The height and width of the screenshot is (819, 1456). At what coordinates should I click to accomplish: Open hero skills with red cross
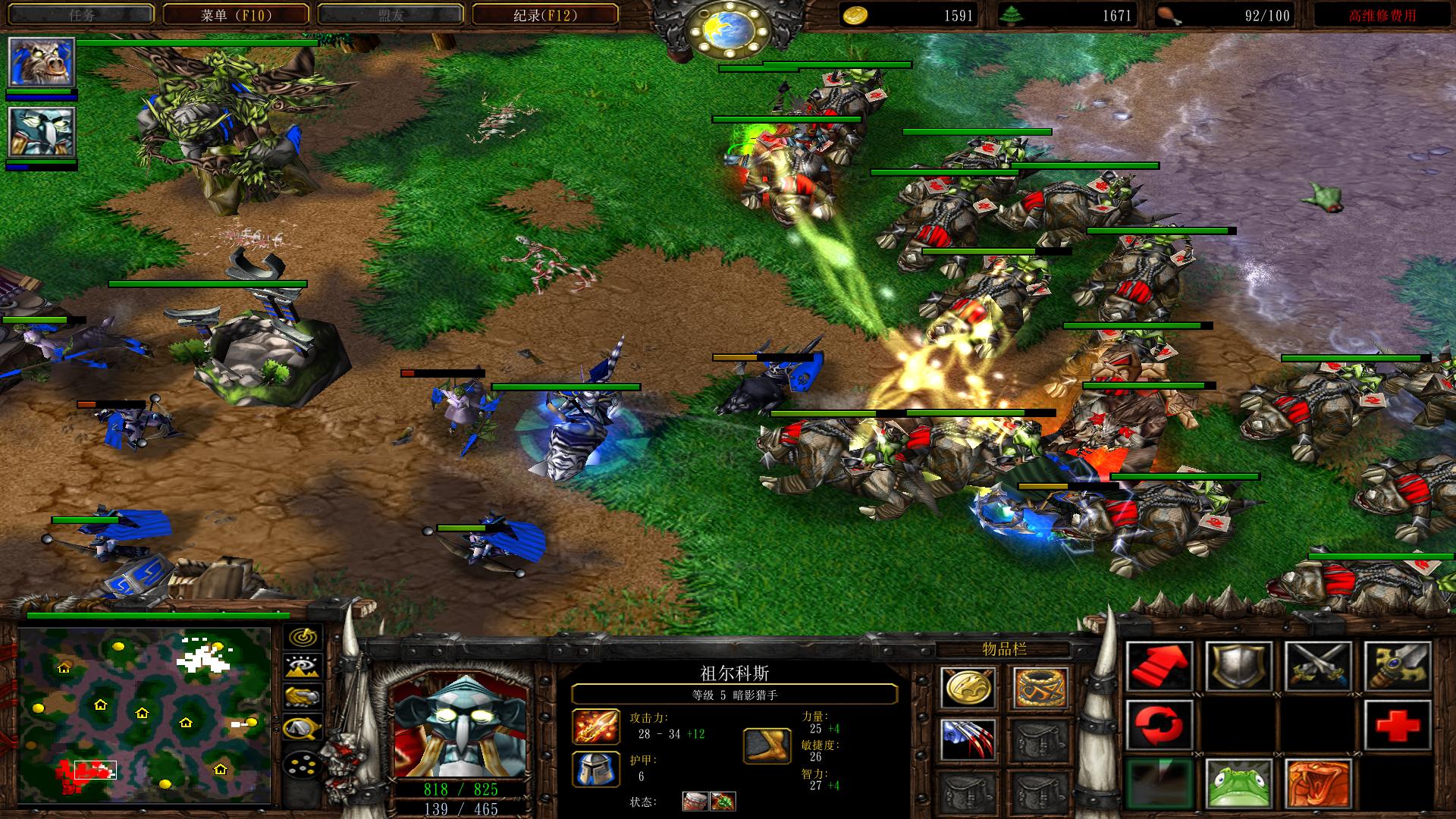(x=1398, y=726)
